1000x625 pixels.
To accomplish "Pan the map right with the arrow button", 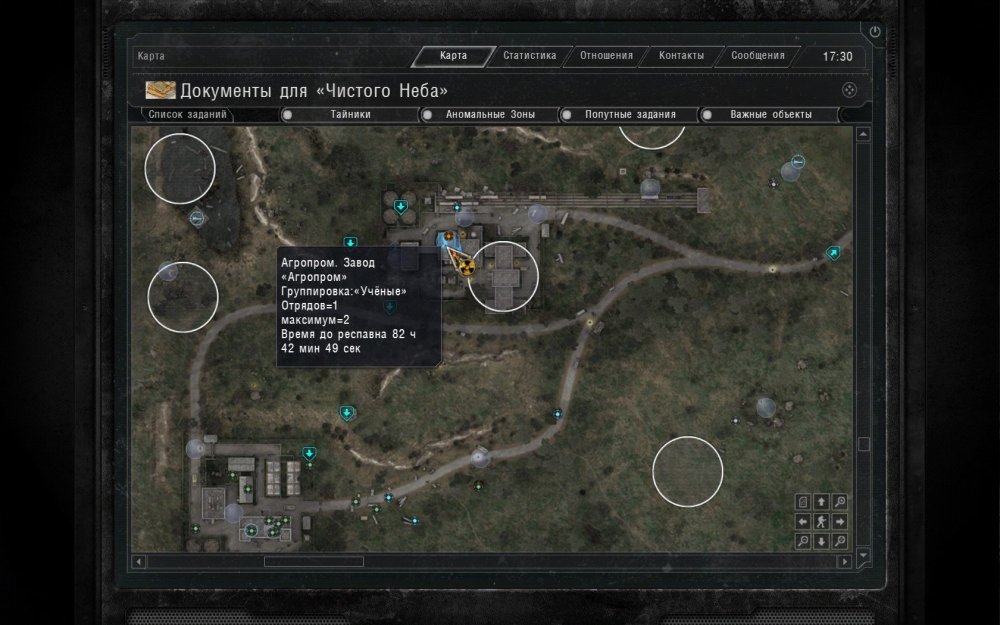I will pyautogui.click(x=840, y=521).
